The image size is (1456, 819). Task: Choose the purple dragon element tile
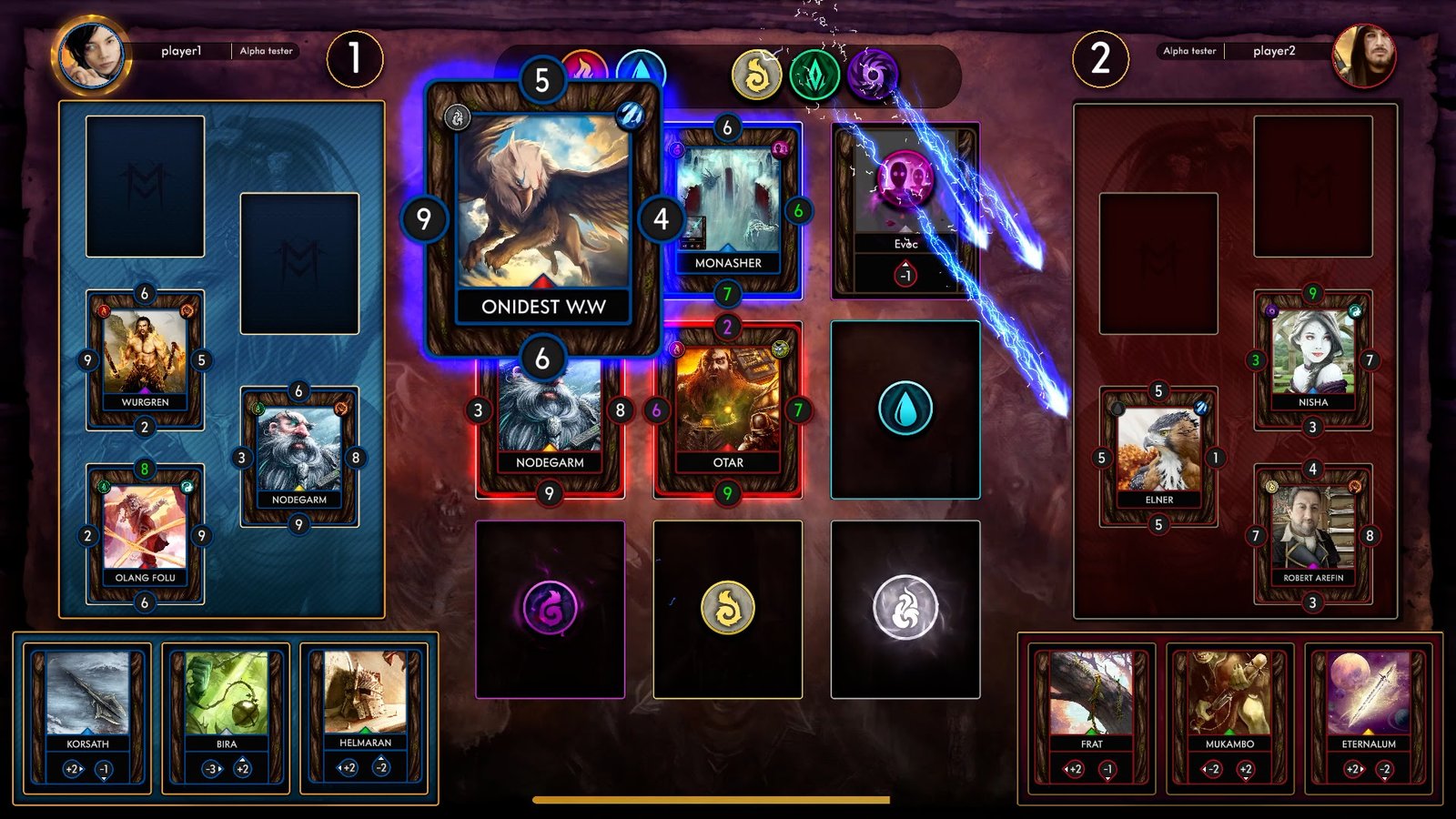[x=550, y=609]
